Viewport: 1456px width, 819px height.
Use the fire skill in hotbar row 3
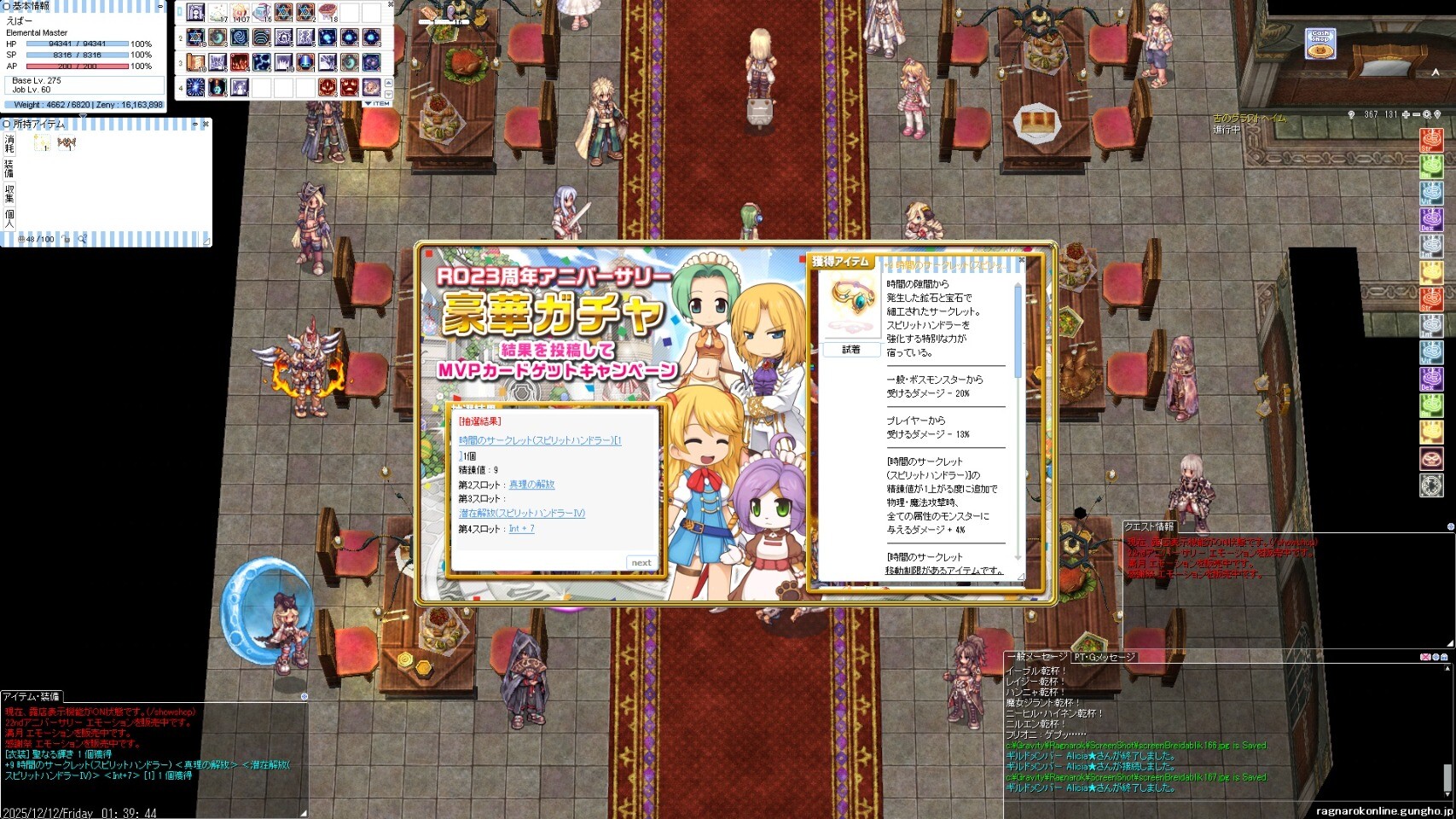240,62
